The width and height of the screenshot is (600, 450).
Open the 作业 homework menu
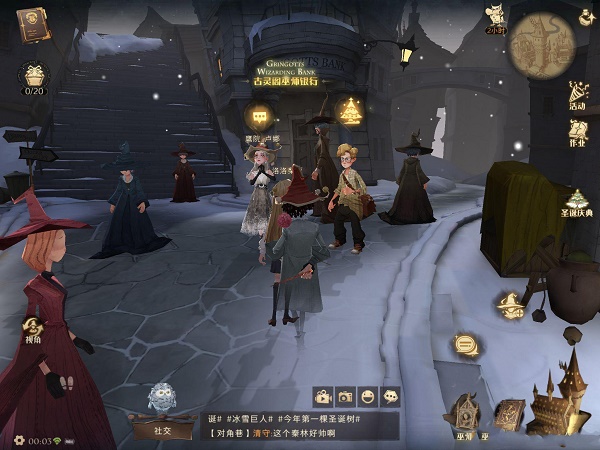(577, 133)
